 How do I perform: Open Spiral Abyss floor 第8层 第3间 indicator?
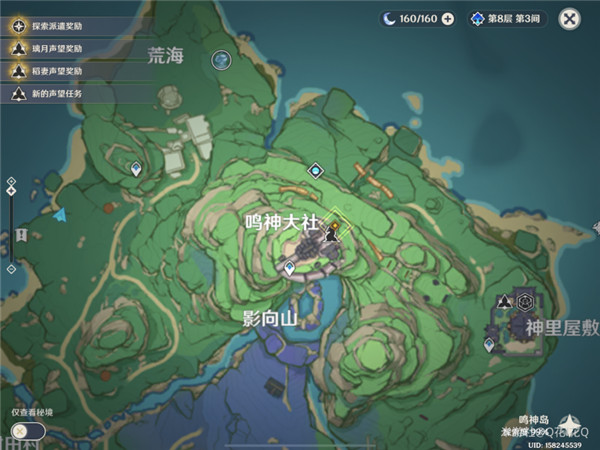[506, 18]
